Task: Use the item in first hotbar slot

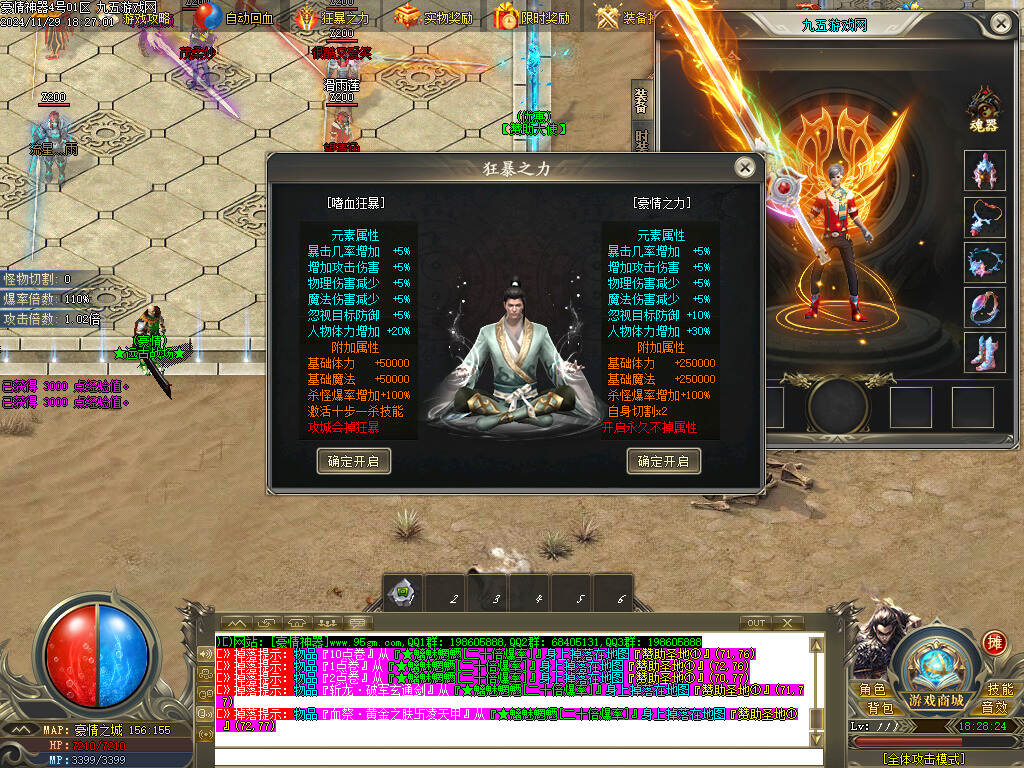Action: [402, 593]
